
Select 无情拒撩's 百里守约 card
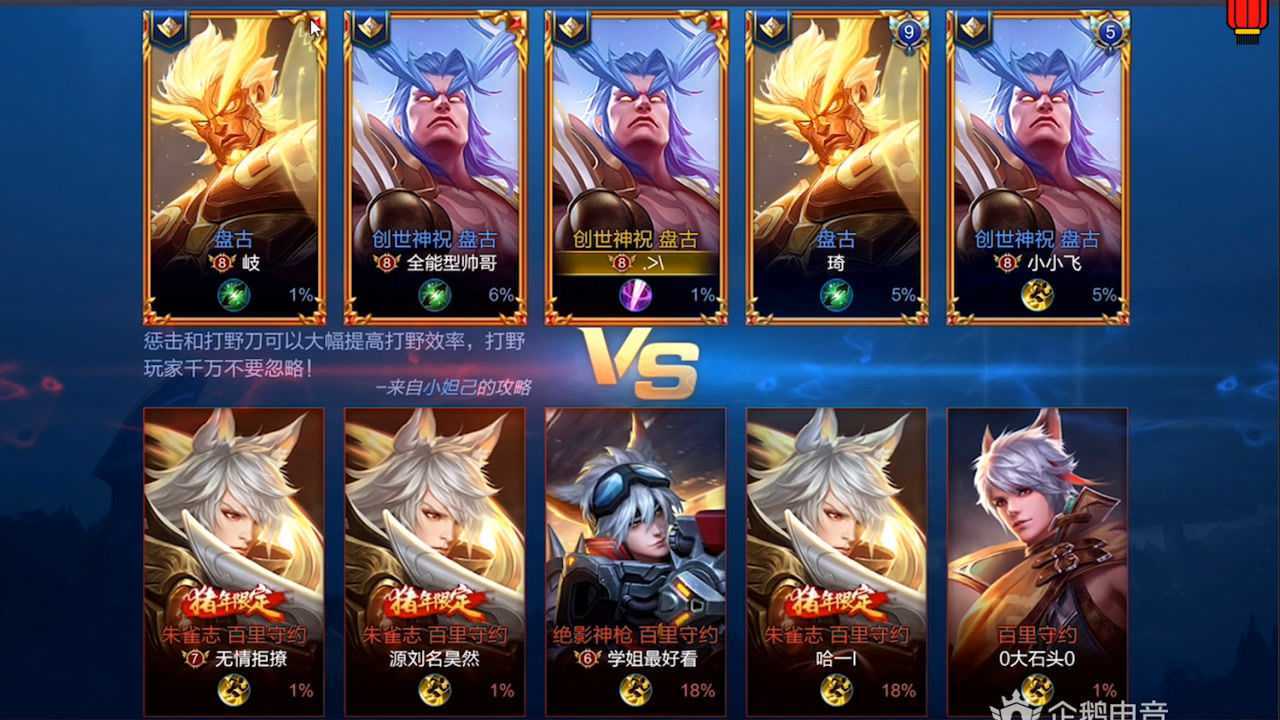[x=234, y=560]
